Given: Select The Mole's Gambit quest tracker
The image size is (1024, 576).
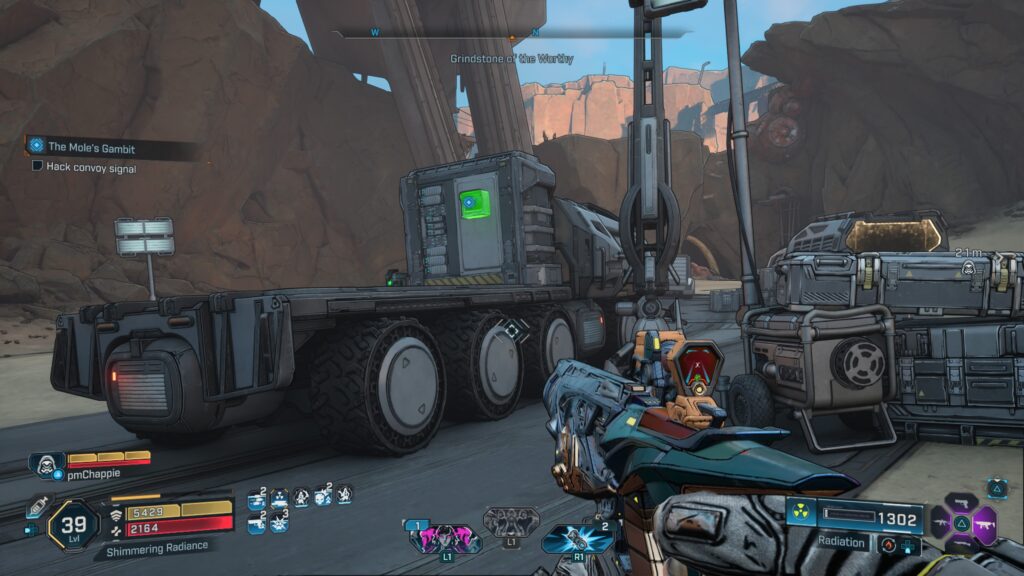Looking at the screenshot, I should (90, 147).
